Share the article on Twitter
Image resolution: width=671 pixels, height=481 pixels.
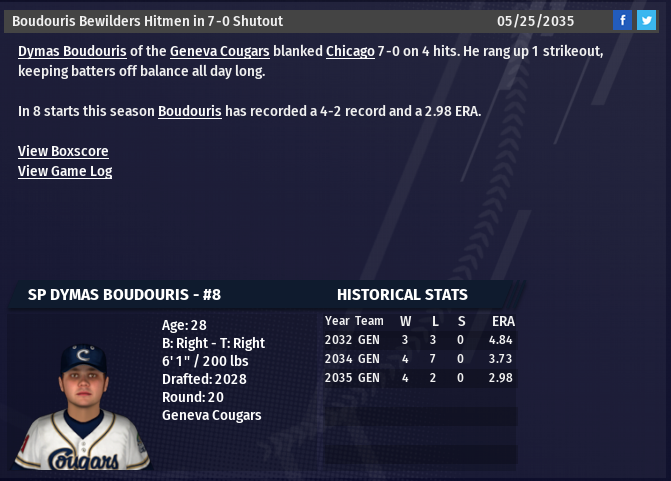(x=647, y=21)
